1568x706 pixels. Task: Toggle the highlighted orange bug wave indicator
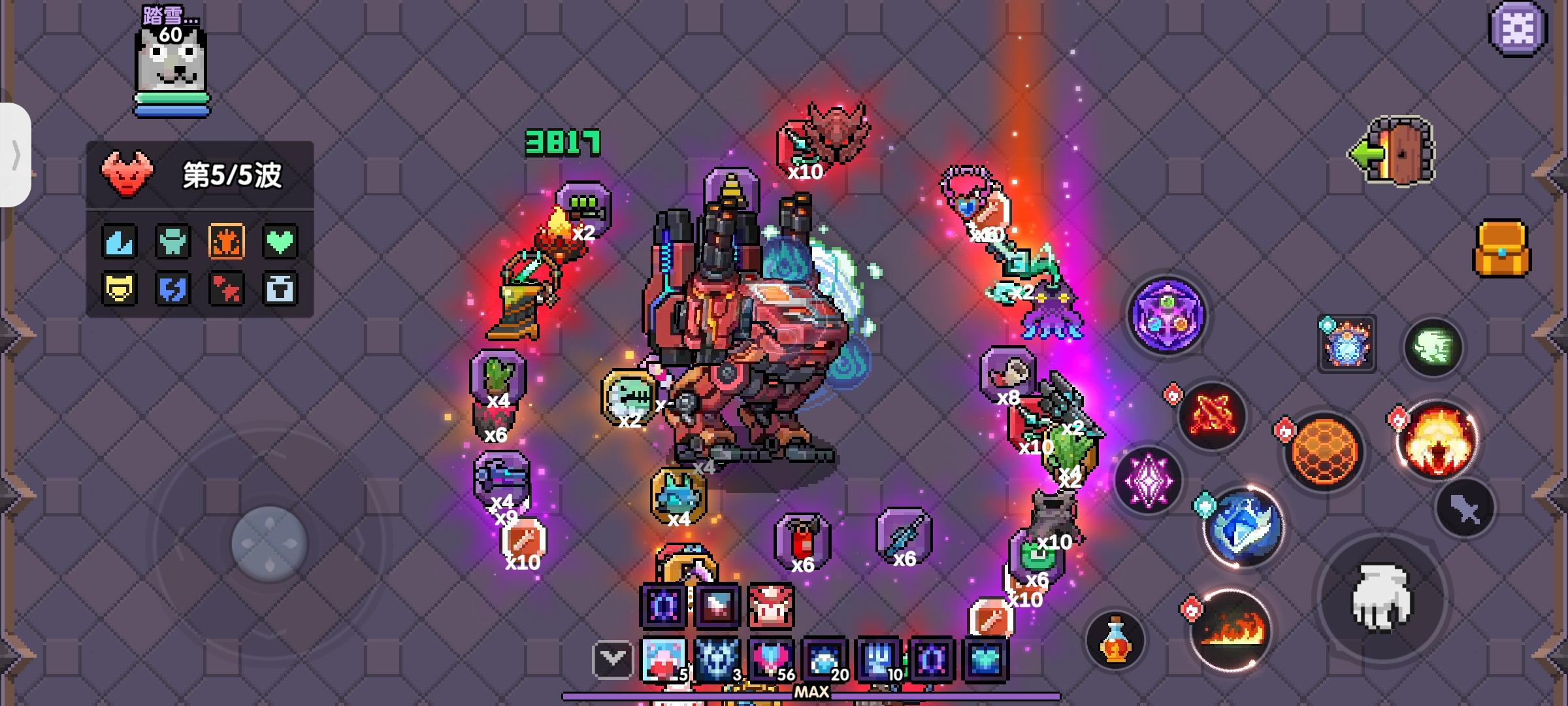coord(227,241)
